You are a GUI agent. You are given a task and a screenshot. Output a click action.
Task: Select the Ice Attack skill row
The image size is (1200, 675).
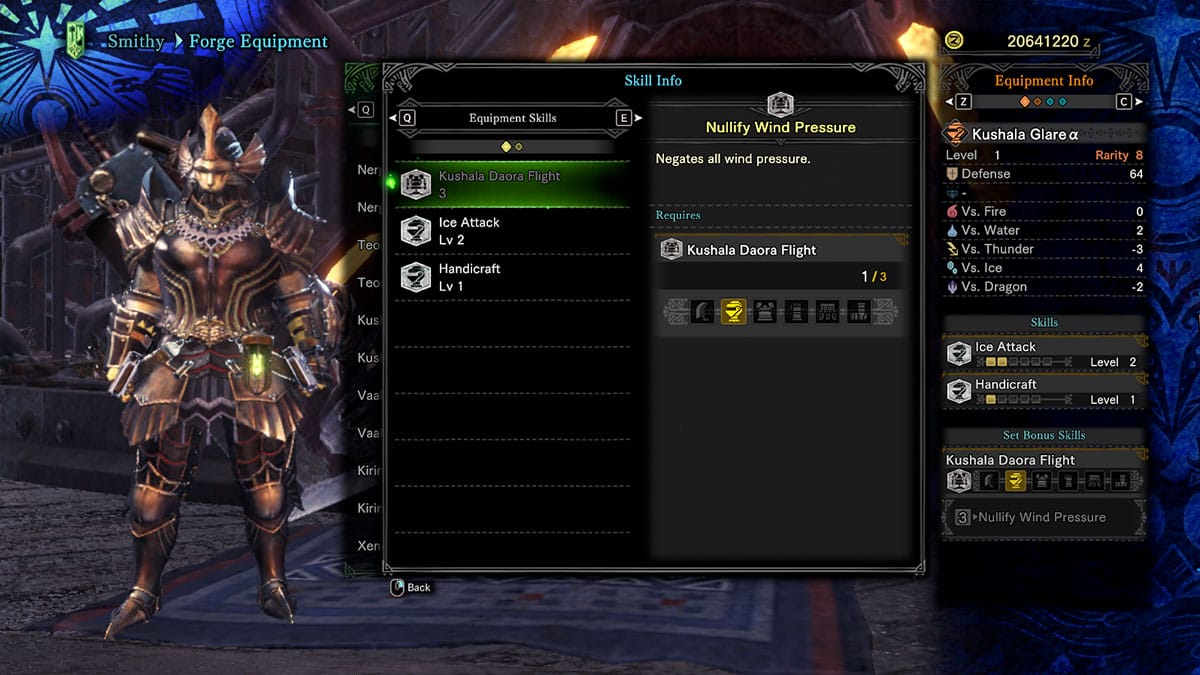tap(512, 231)
